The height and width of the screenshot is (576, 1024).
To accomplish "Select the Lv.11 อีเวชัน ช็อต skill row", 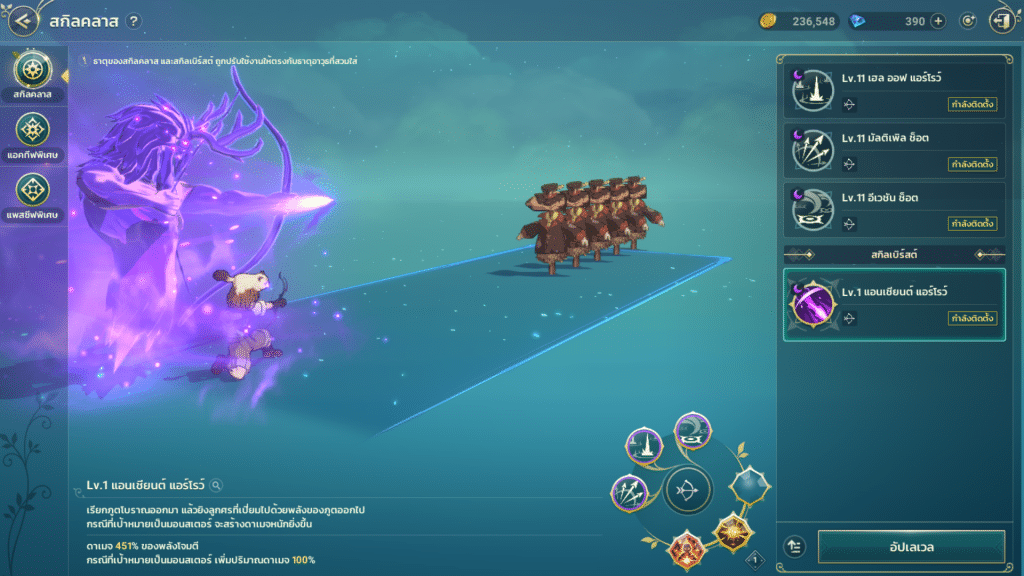I will pos(894,210).
